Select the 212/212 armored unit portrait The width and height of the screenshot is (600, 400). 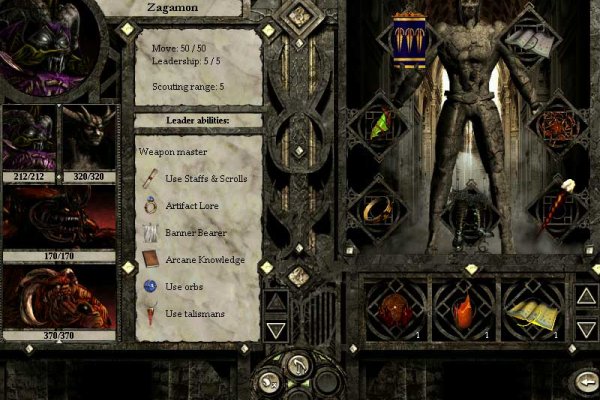[30, 138]
